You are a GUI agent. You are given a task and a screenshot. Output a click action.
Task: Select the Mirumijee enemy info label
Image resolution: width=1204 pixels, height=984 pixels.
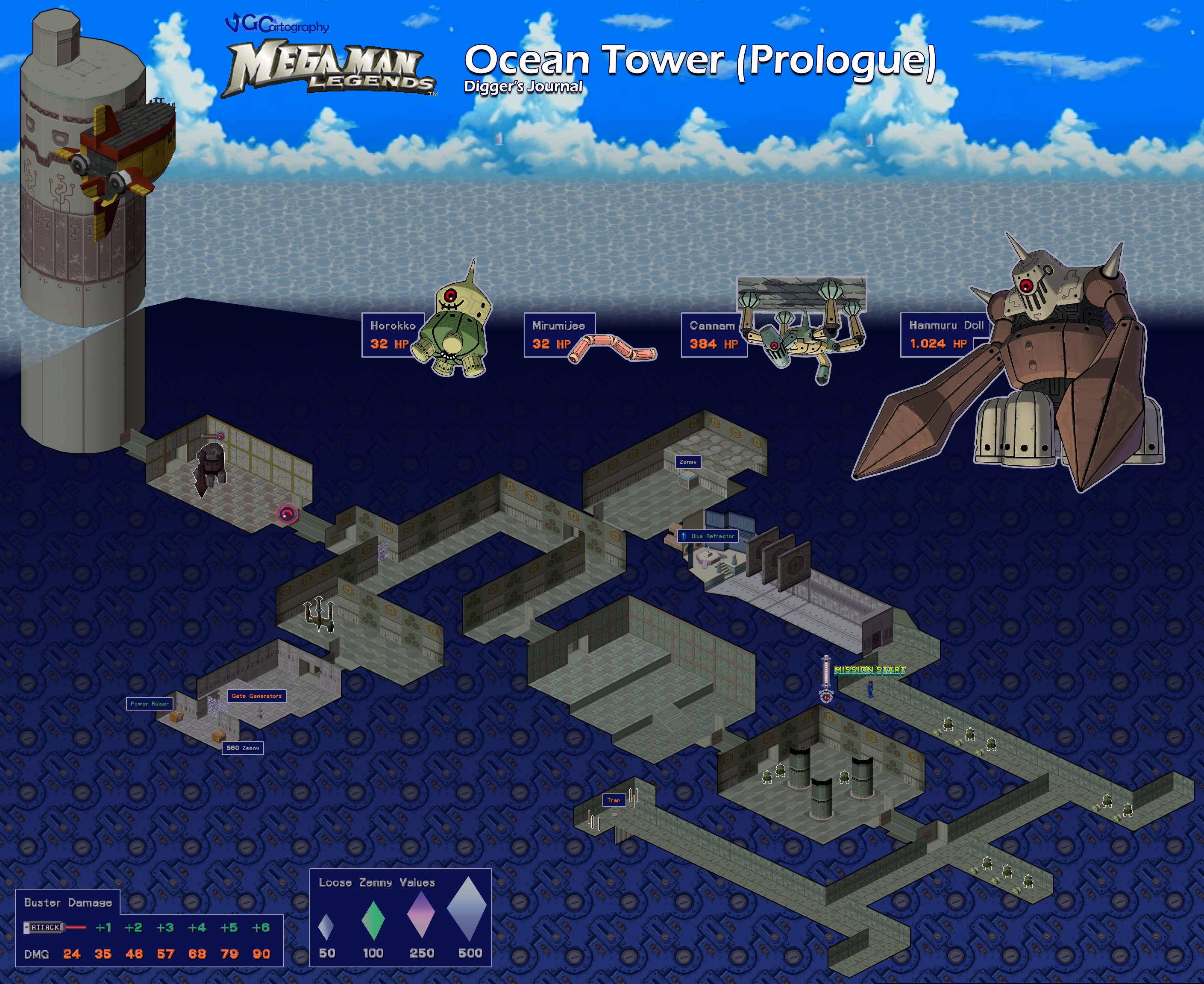(x=558, y=335)
